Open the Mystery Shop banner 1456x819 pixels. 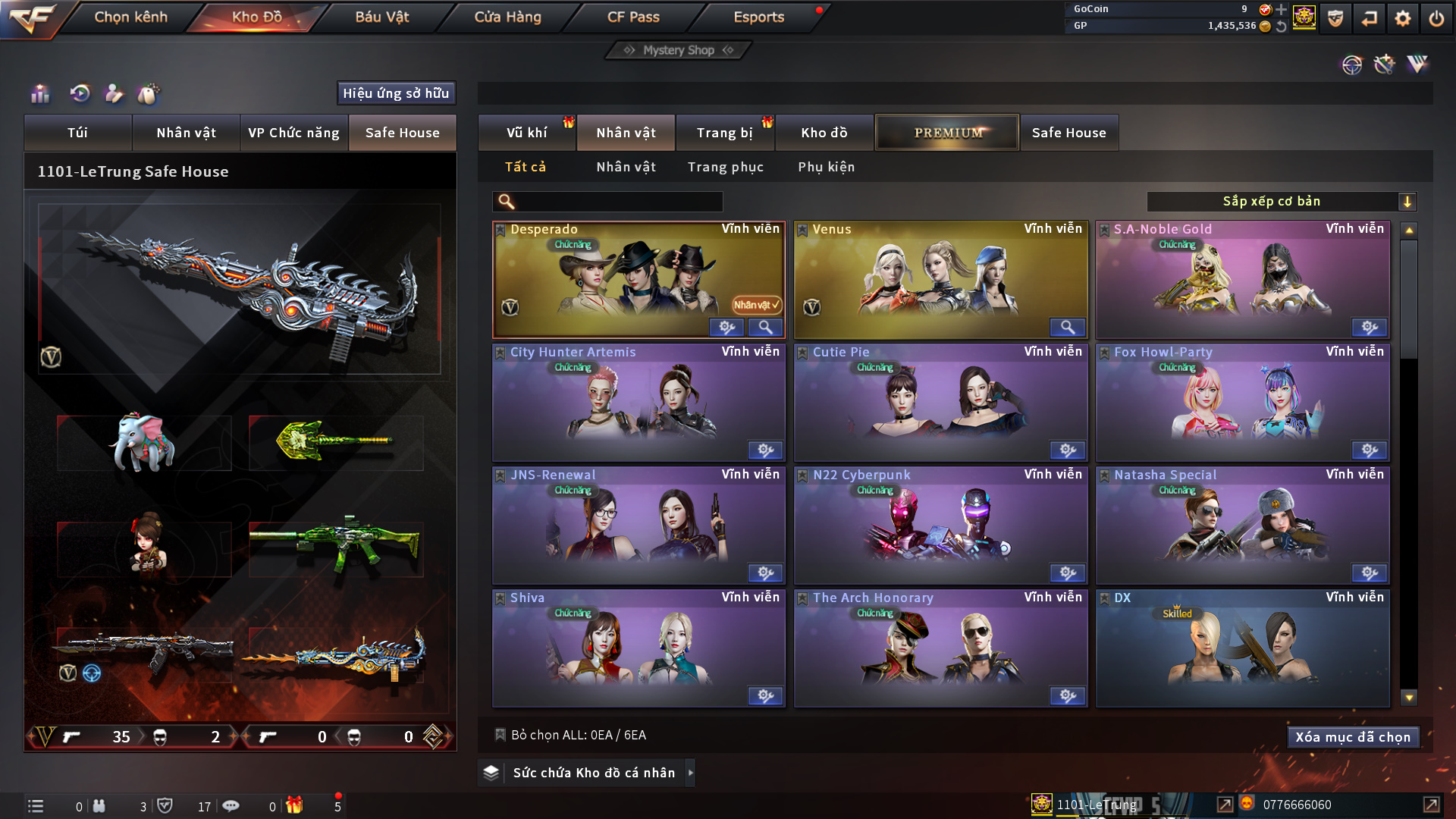tap(679, 50)
